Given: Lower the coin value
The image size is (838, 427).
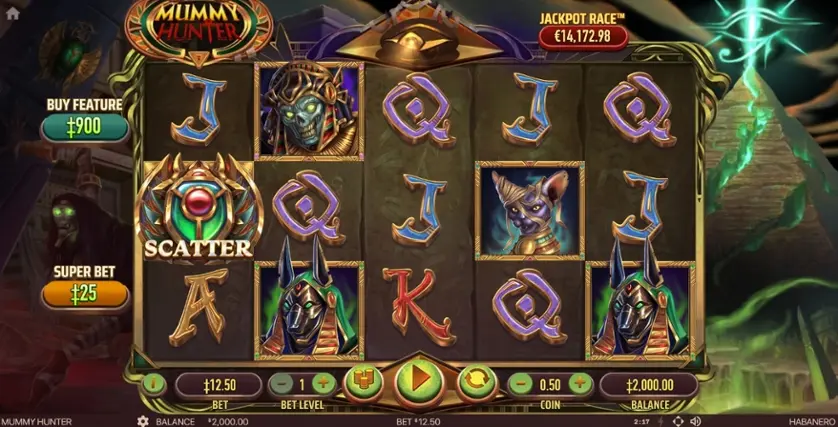Looking at the screenshot, I should click(520, 383).
